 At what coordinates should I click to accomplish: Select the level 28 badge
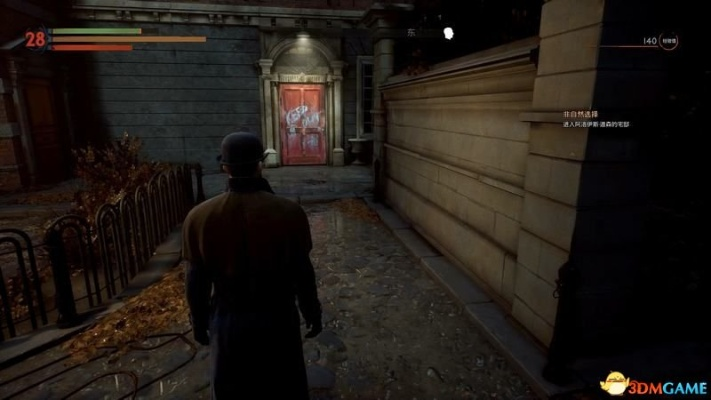[36, 39]
